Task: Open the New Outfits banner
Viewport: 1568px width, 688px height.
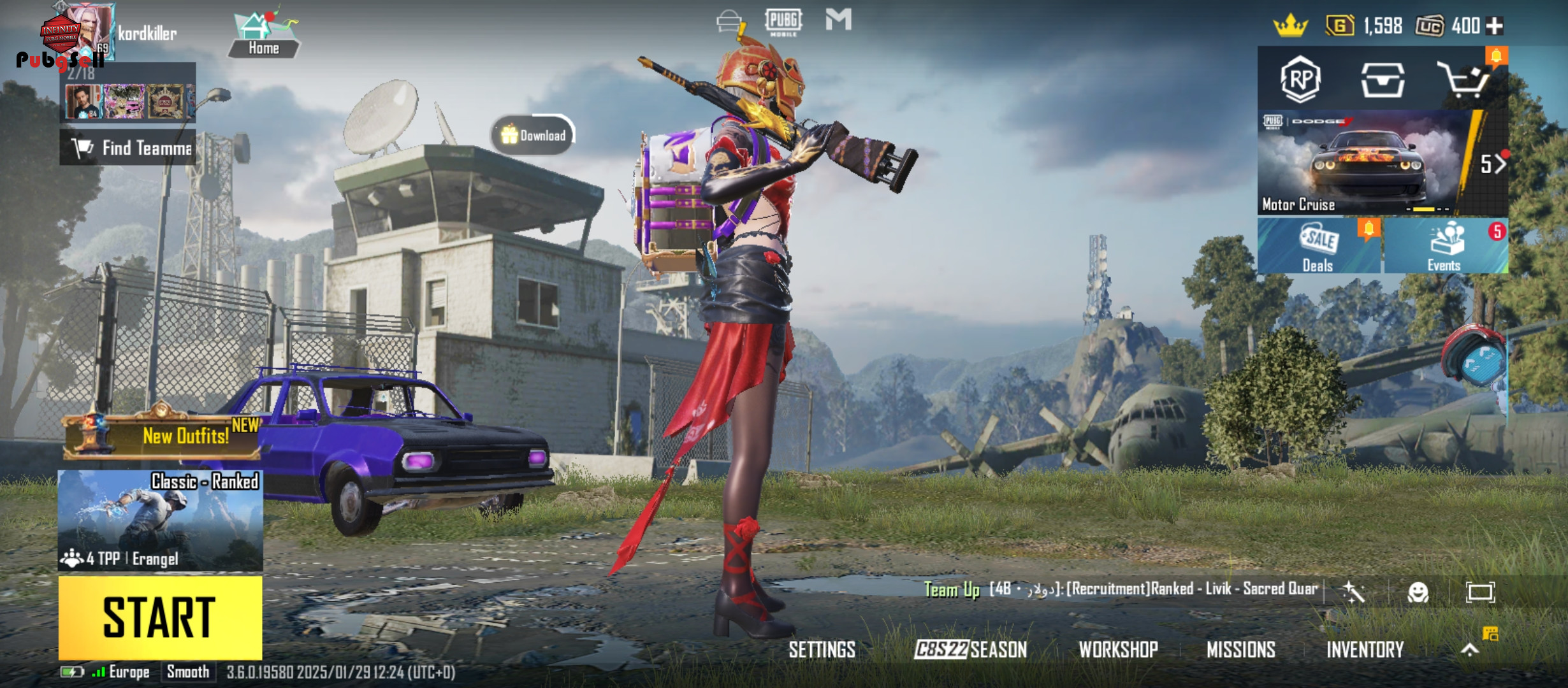Action: tap(163, 436)
